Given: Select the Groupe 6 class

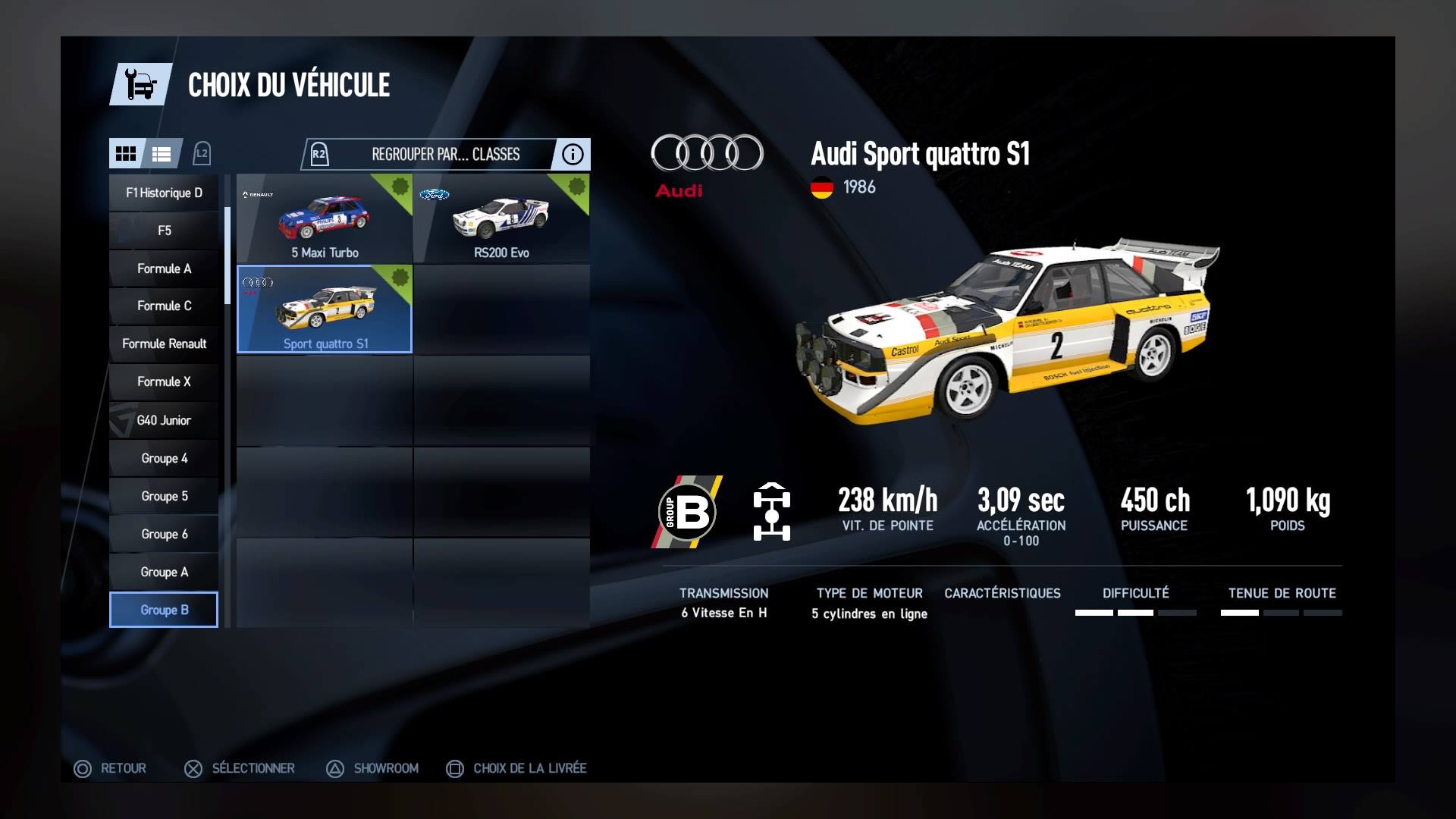Looking at the screenshot, I should pos(164,534).
